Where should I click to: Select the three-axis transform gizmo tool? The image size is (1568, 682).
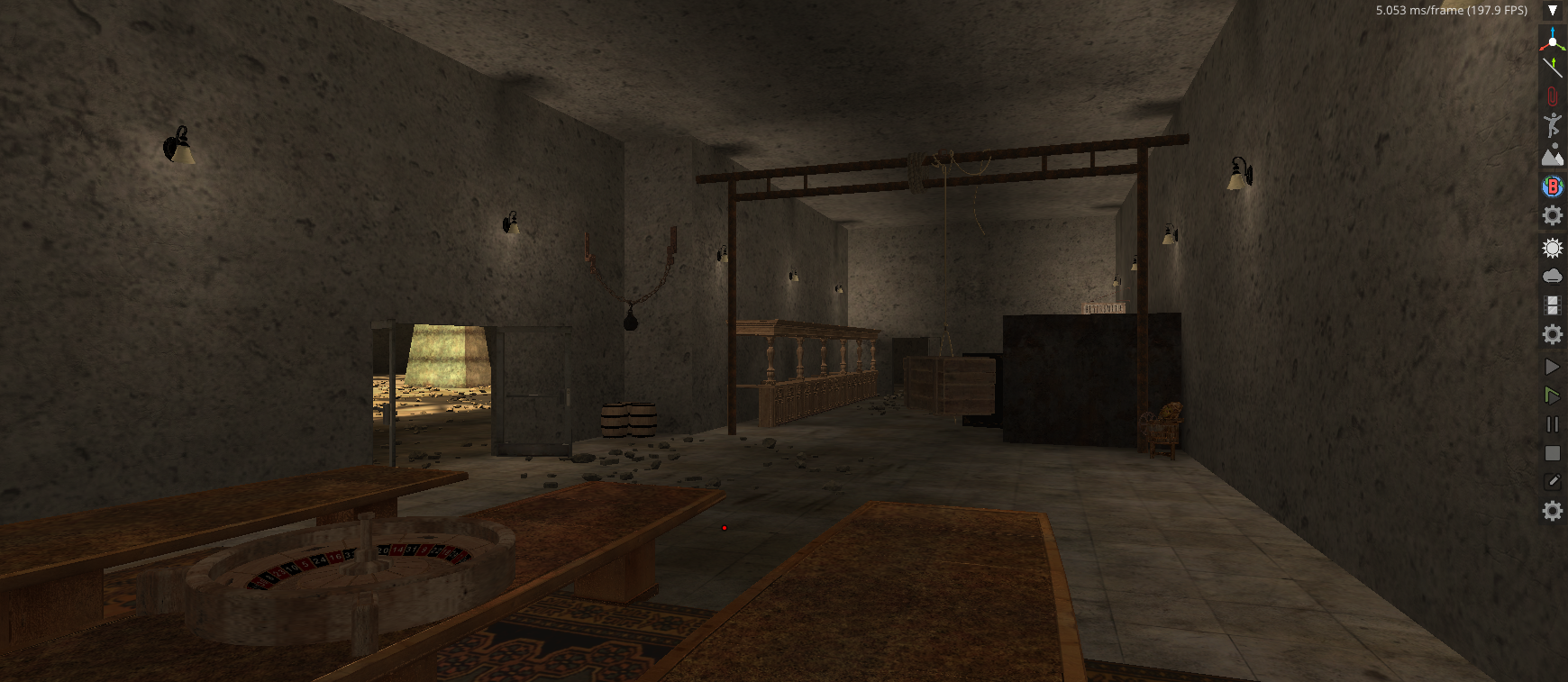[1552, 39]
